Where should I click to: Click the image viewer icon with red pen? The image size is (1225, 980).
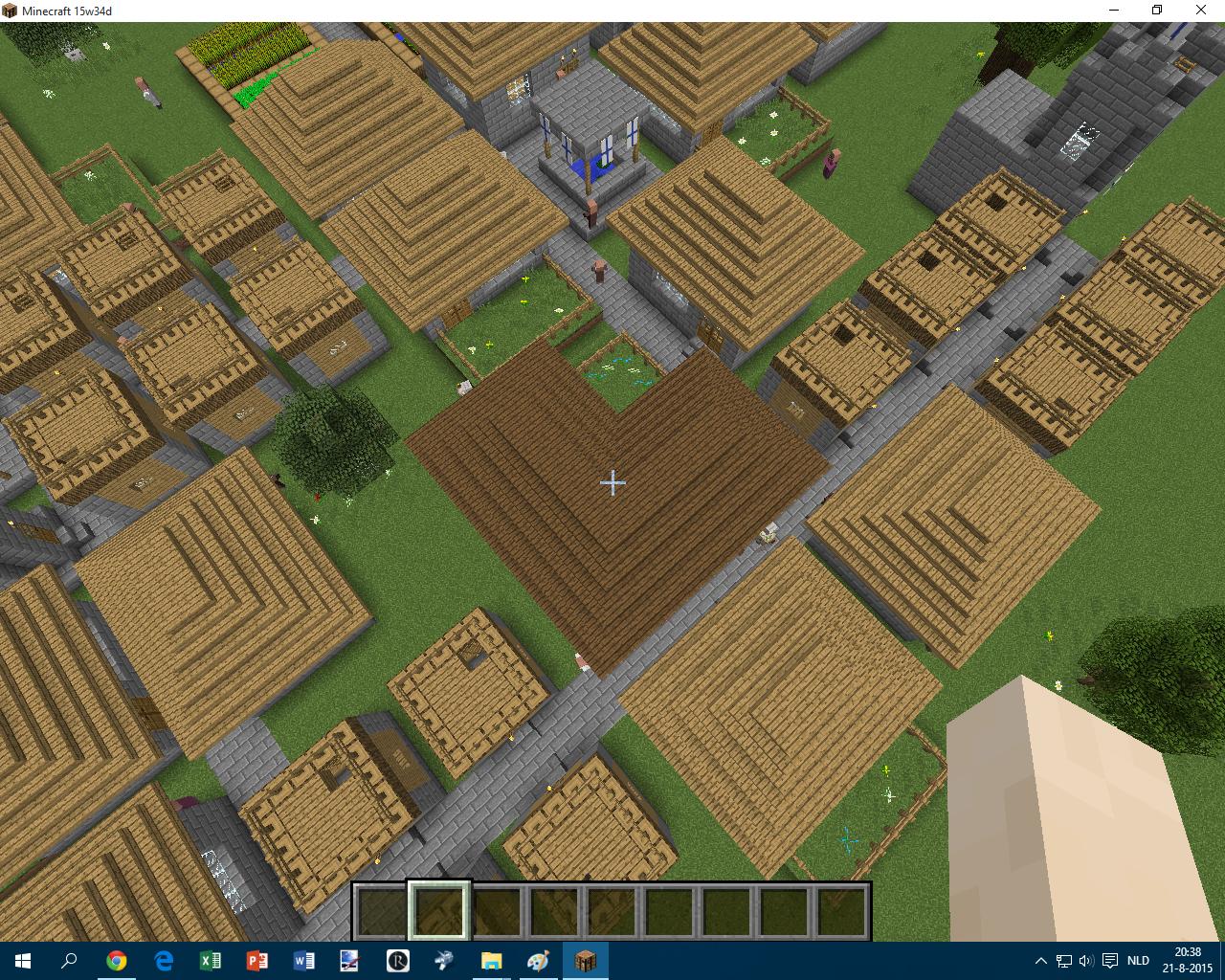click(350, 960)
